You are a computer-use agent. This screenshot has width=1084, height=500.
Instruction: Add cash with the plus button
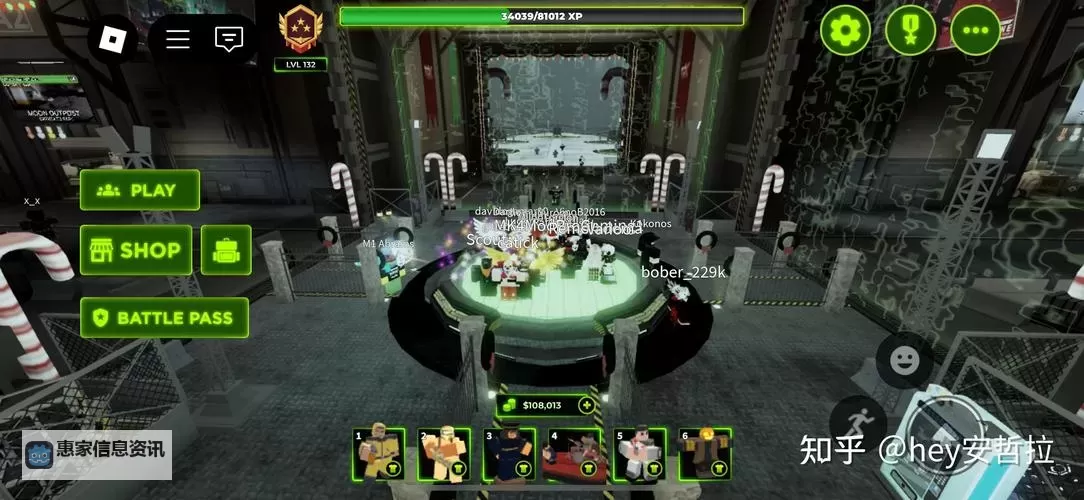[586, 405]
